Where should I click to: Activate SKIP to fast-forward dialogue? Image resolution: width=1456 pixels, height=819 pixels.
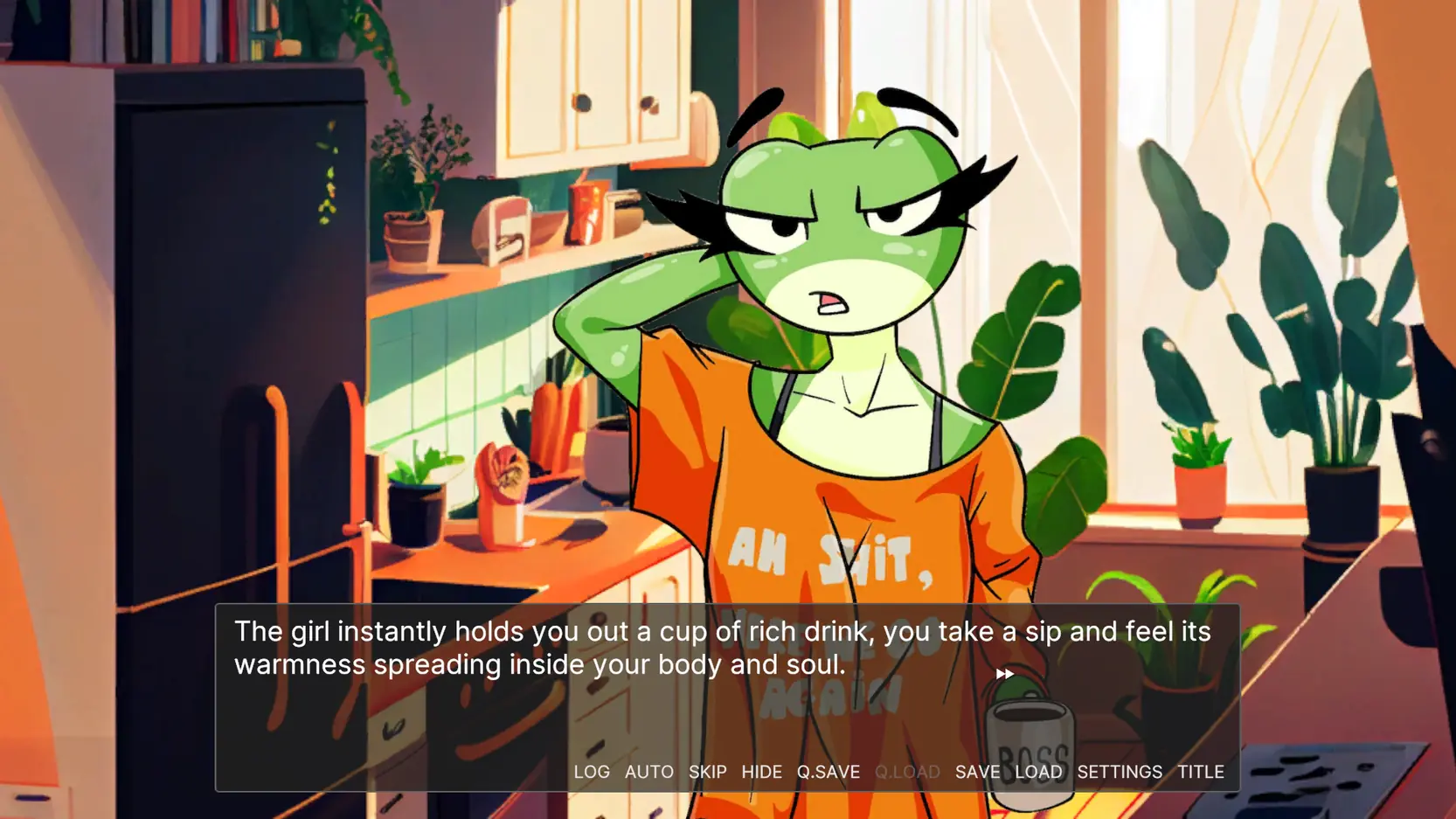tap(708, 772)
